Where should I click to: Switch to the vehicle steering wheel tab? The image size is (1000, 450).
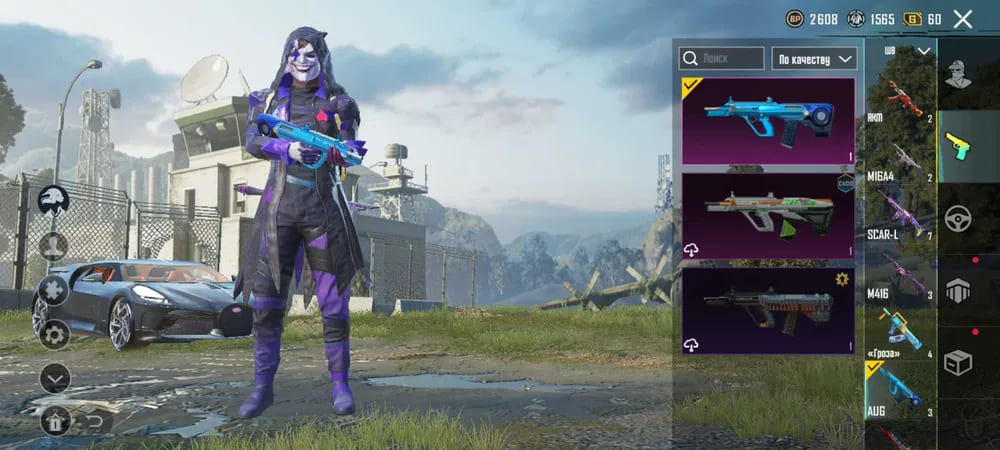(x=958, y=218)
